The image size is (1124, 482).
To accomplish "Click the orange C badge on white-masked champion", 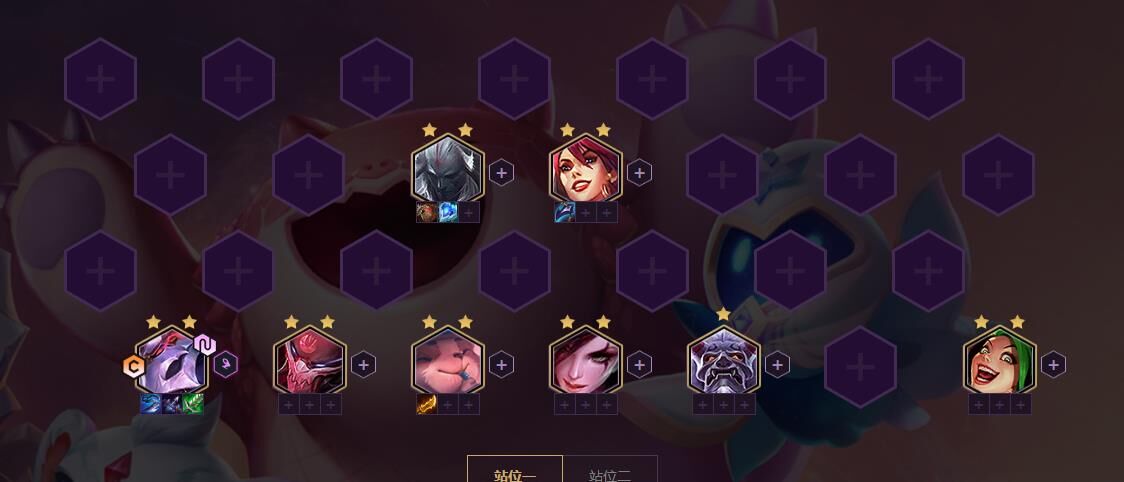I will coord(133,367).
